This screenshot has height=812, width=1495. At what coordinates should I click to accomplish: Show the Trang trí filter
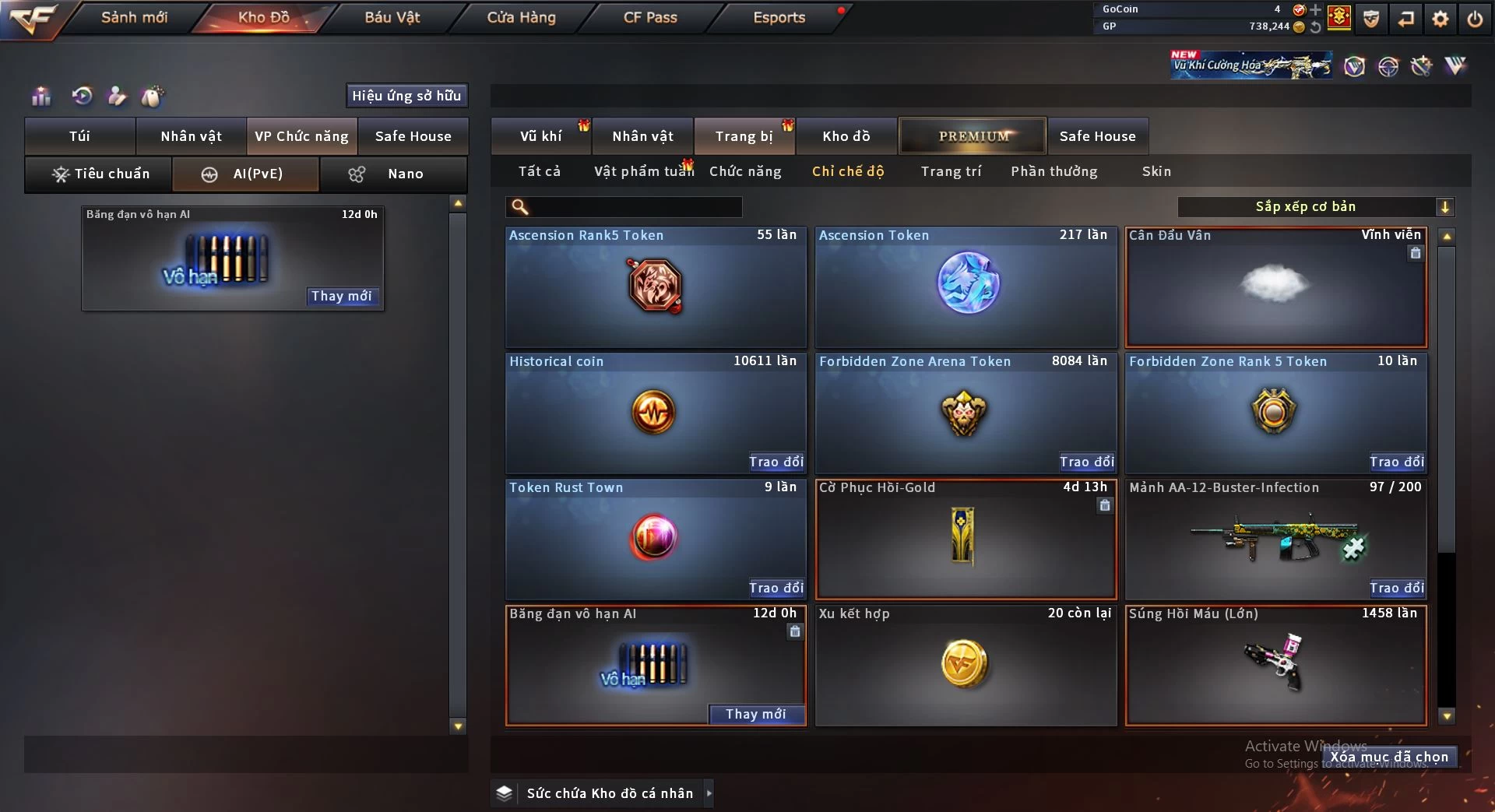click(x=951, y=171)
